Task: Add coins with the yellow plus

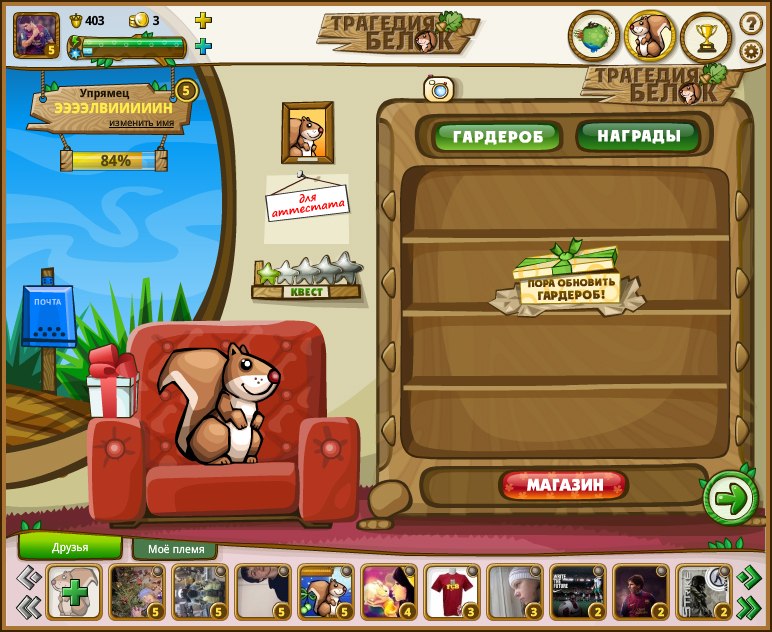Action: click(x=203, y=20)
